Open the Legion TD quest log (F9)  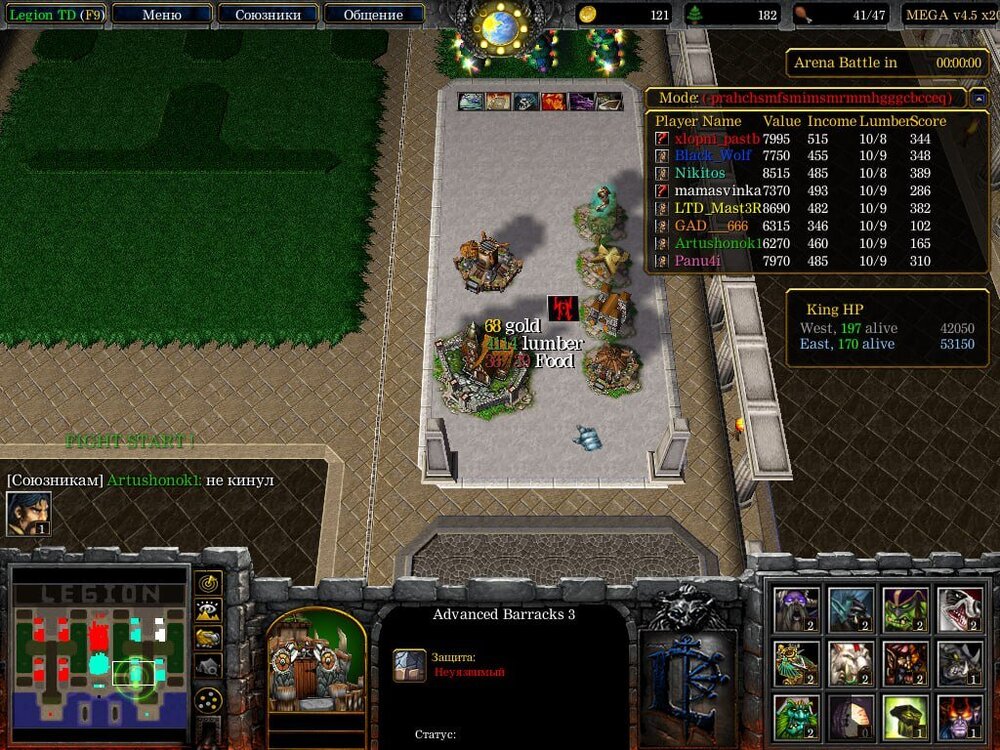[57, 15]
